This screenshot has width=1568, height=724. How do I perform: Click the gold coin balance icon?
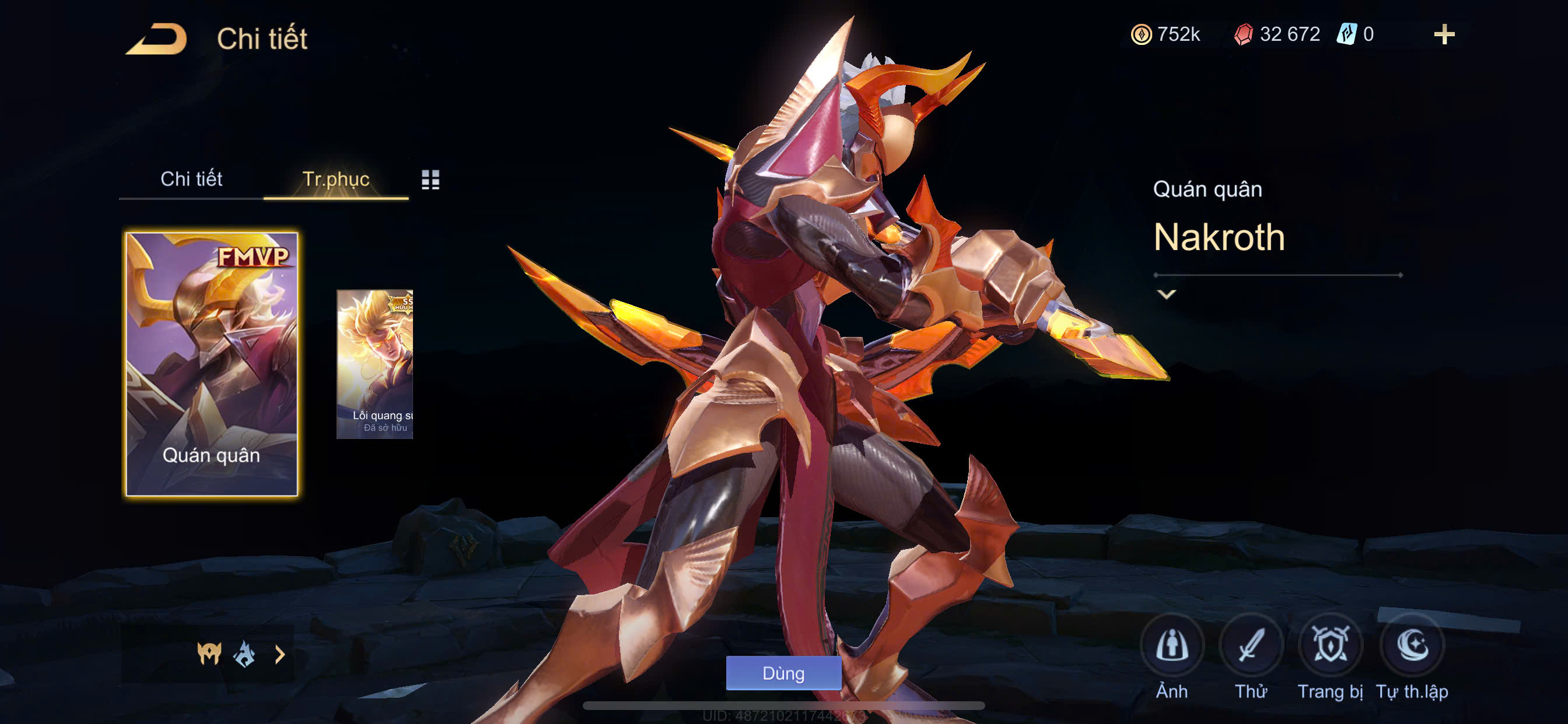[x=1142, y=34]
